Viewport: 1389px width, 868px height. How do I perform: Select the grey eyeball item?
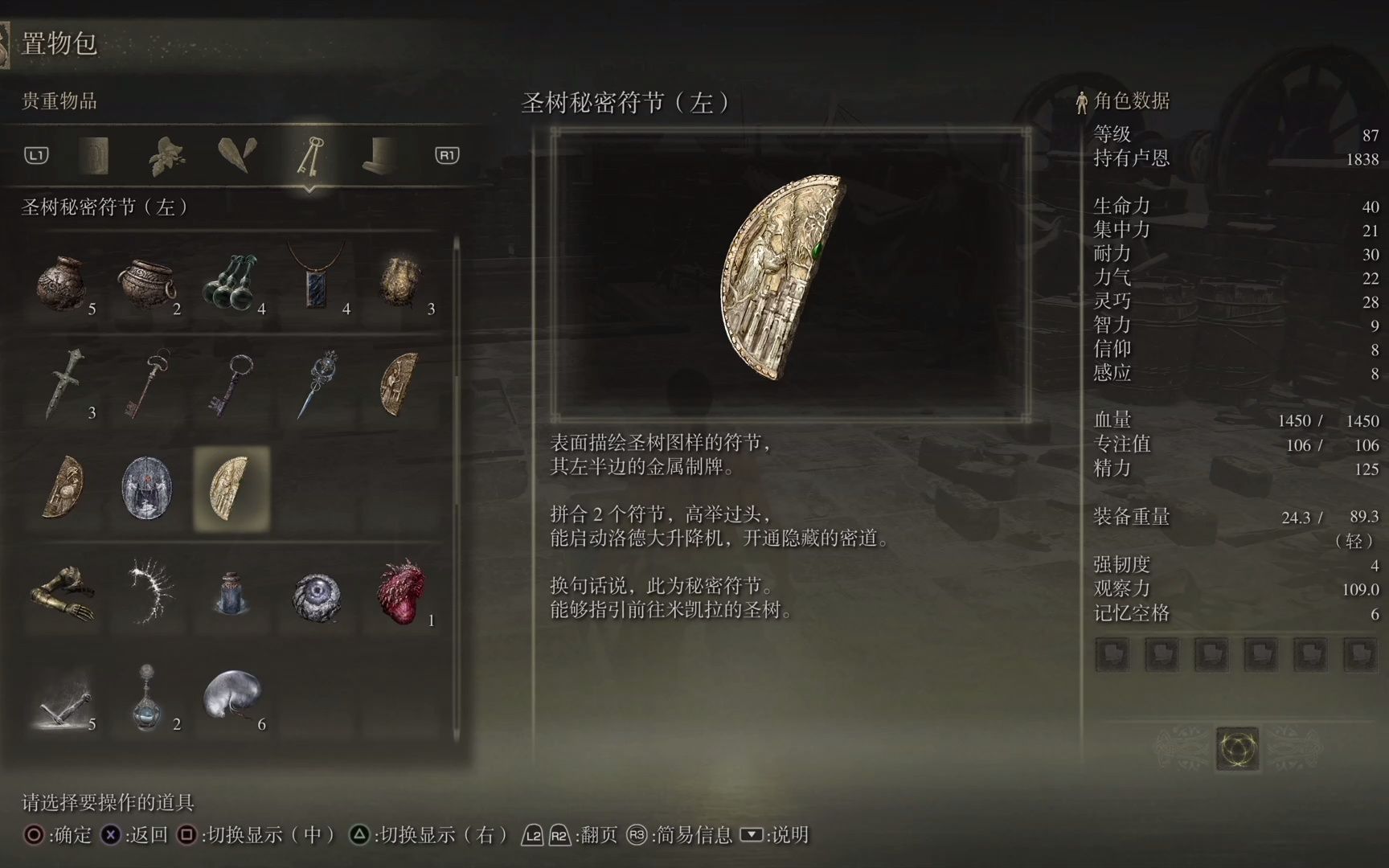[317, 596]
